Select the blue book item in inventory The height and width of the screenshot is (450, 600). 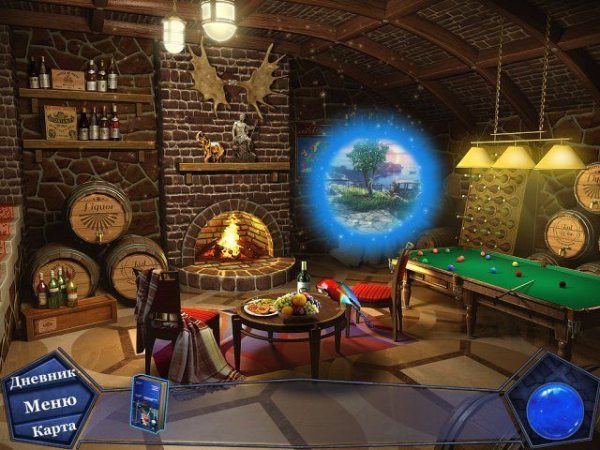click(x=149, y=403)
